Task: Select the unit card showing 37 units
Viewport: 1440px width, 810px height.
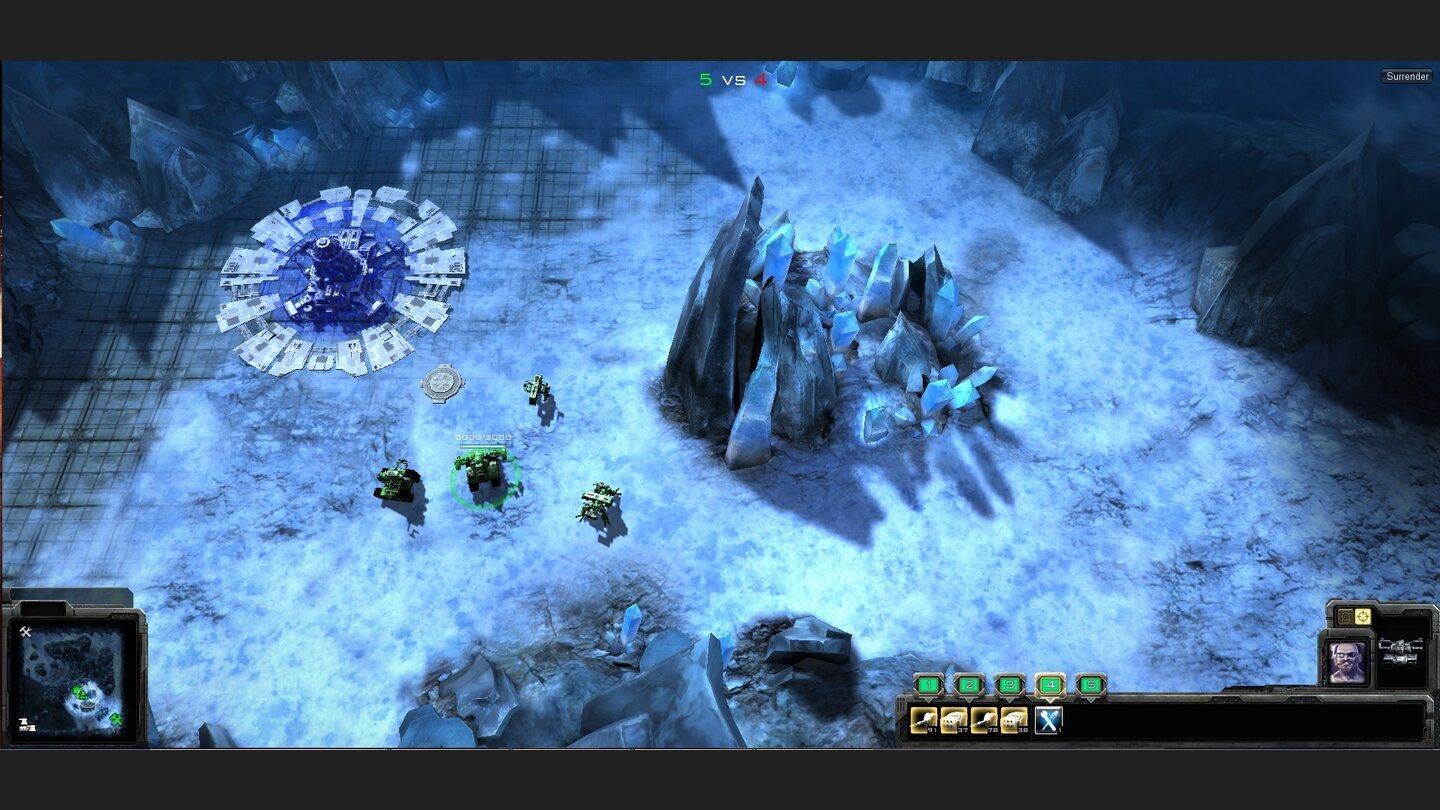Action: pyautogui.click(x=952, y=722)
